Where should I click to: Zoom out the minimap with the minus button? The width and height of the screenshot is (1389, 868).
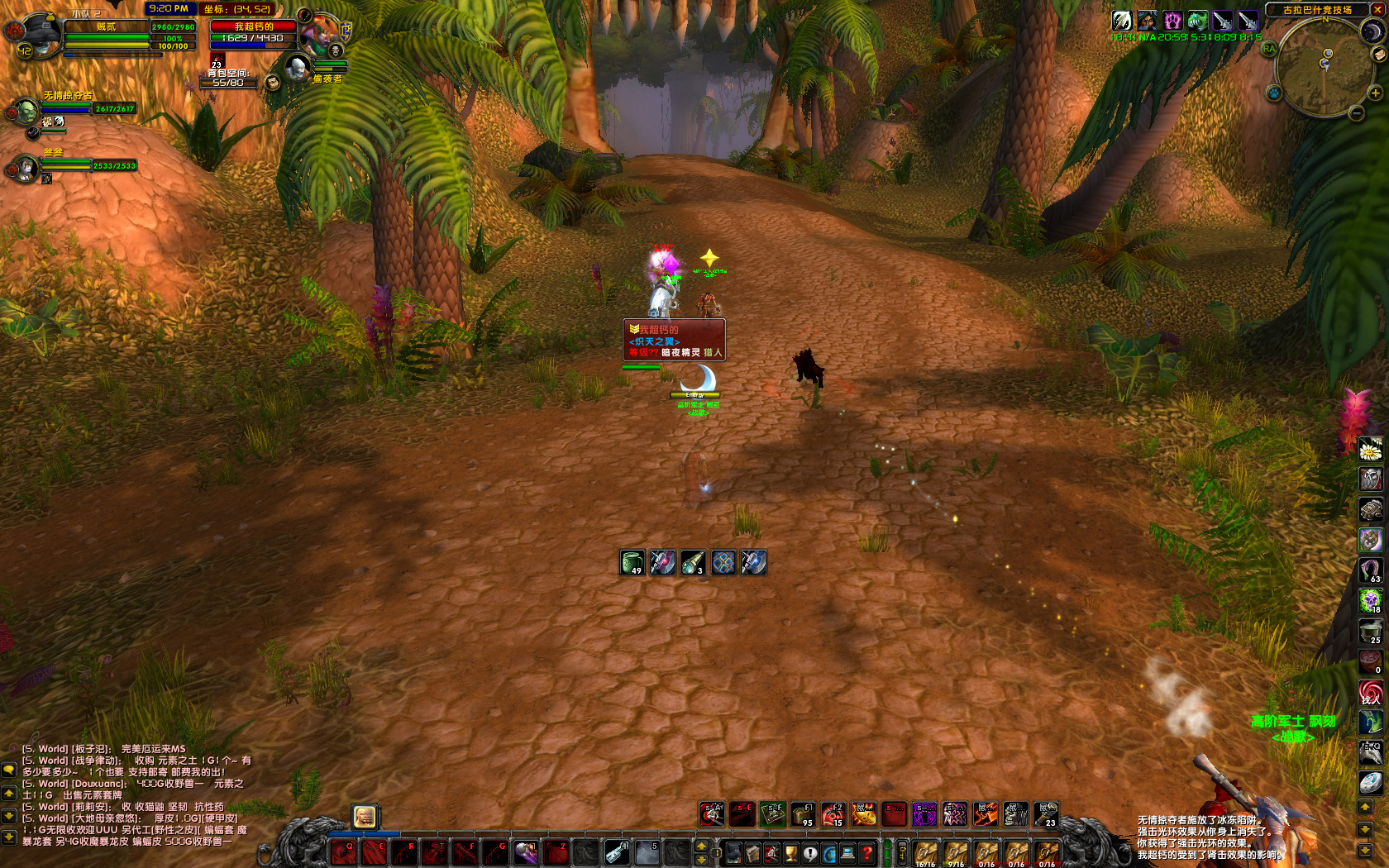click(1356, 114)
